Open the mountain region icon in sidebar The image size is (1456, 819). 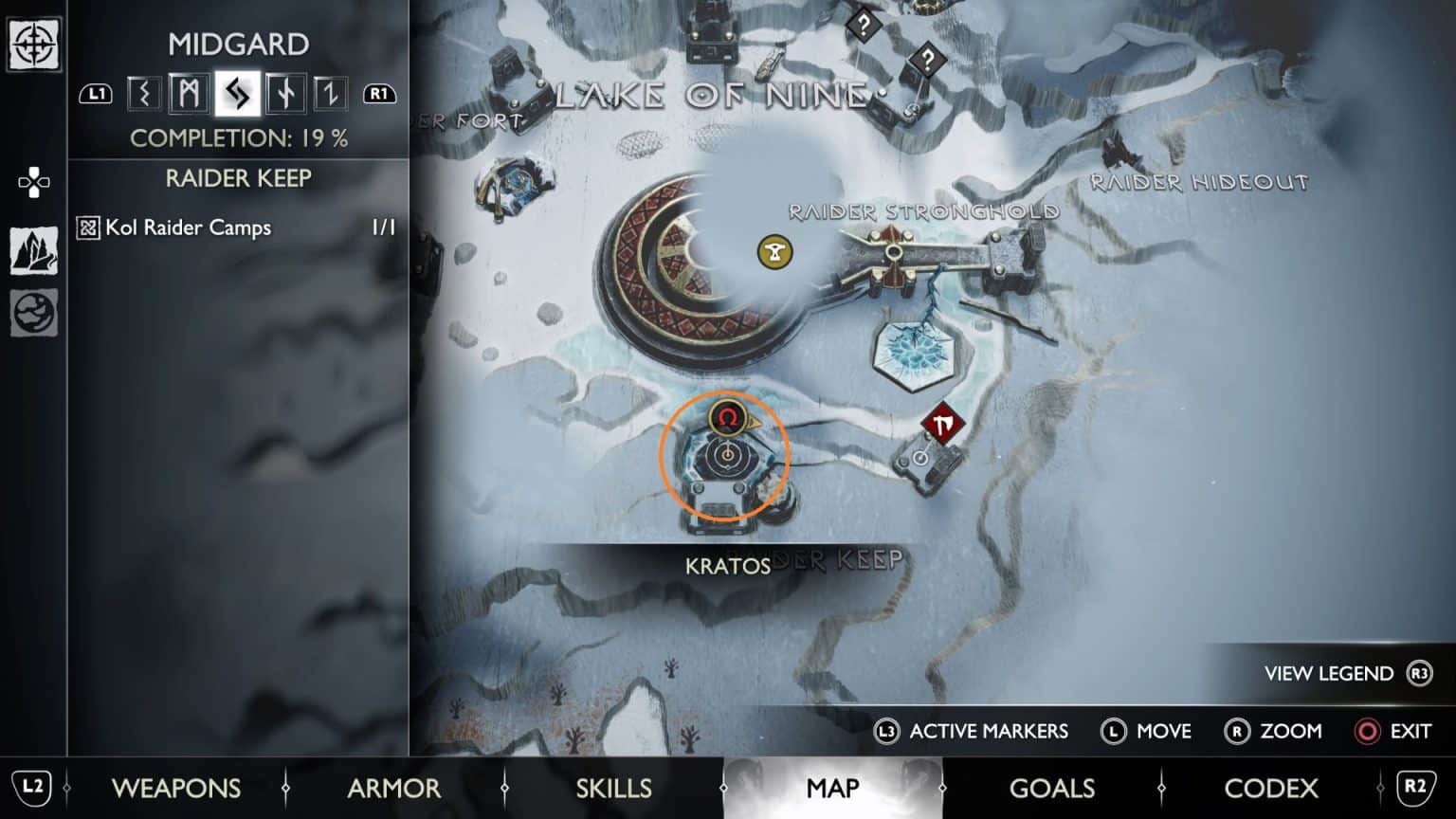(x=34, y=250)
